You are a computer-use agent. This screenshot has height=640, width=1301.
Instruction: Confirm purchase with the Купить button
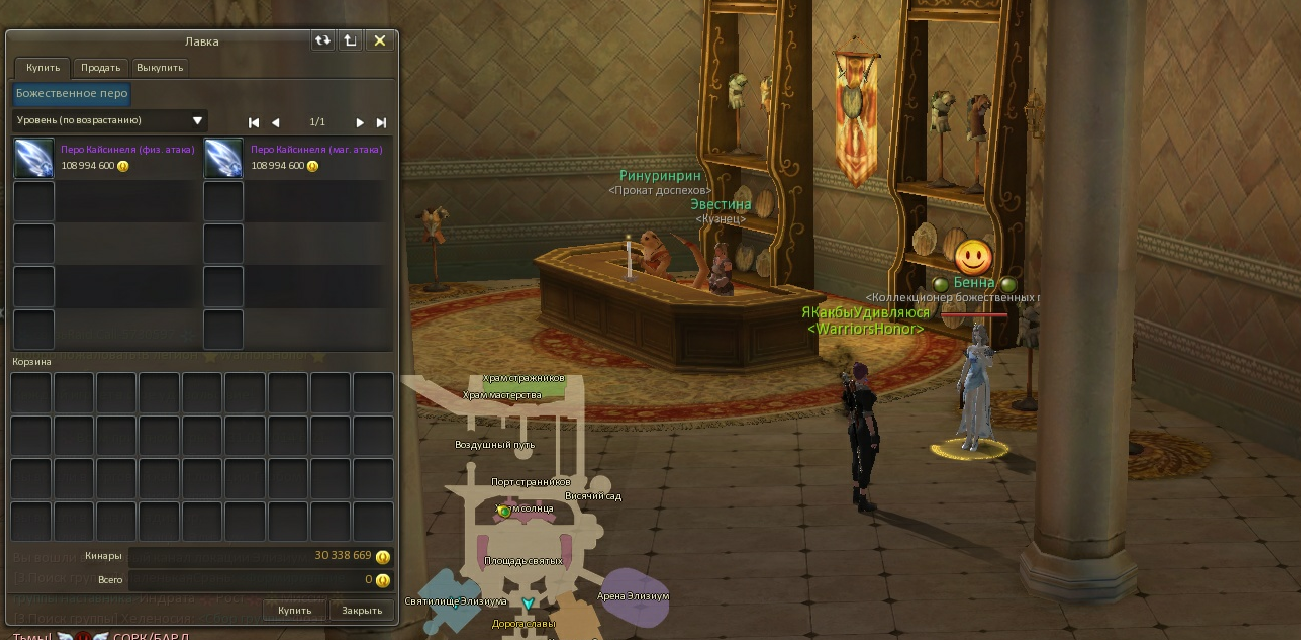[295, 610]
